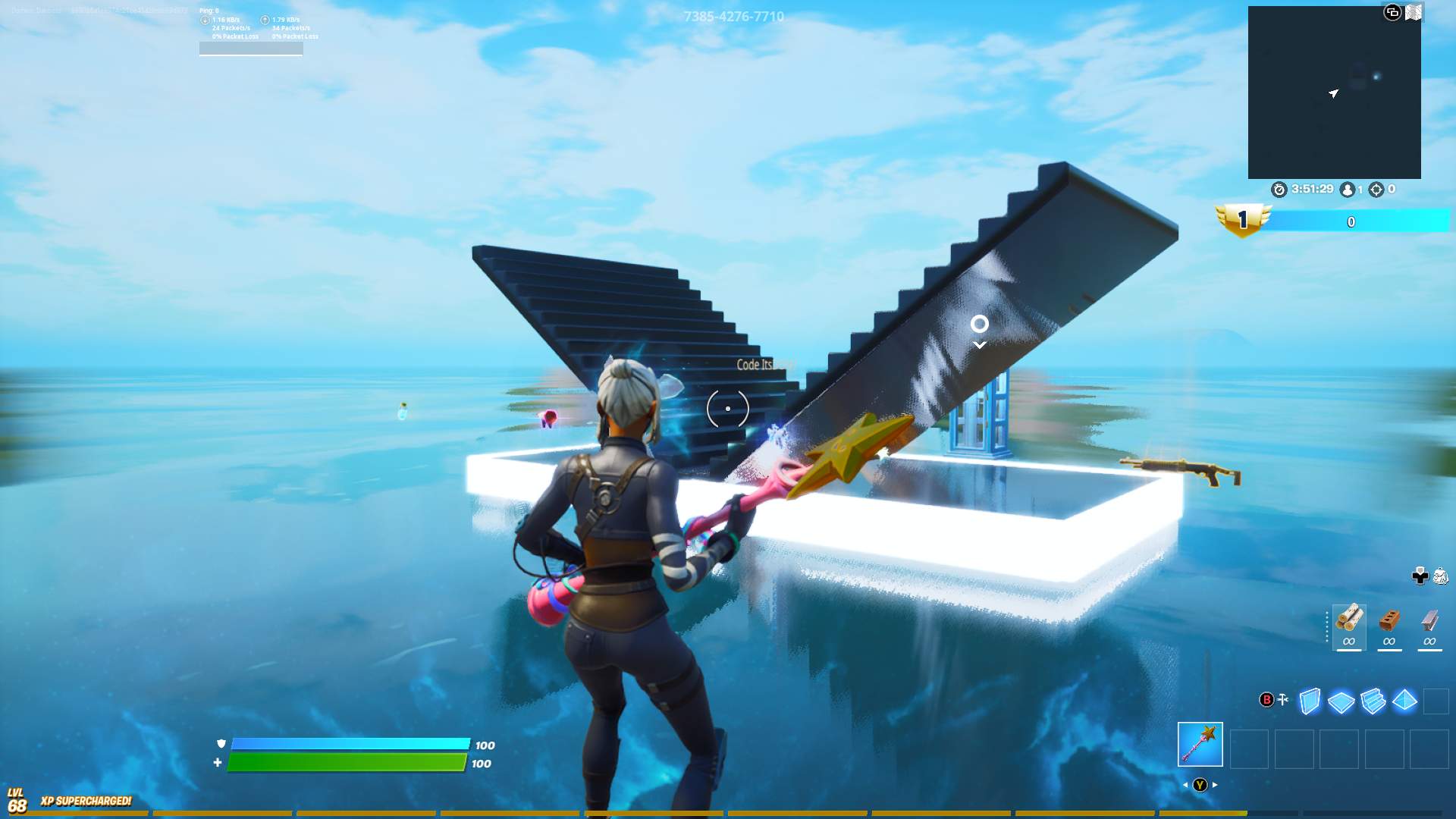Select the star wand pickaxe hotbar slot

[1199, 745]
